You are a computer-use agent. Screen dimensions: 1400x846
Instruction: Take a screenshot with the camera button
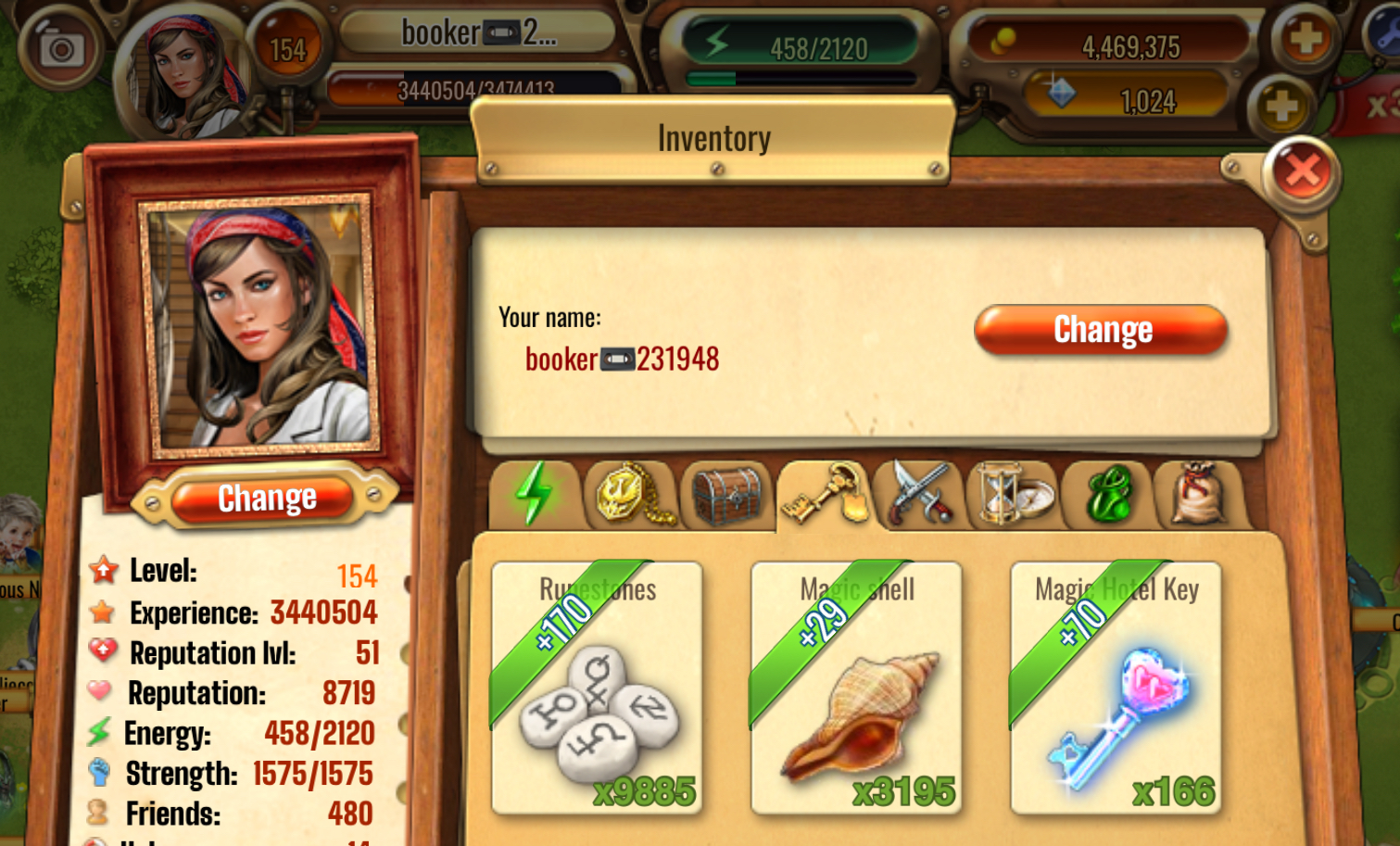click(x=61, y=46)
